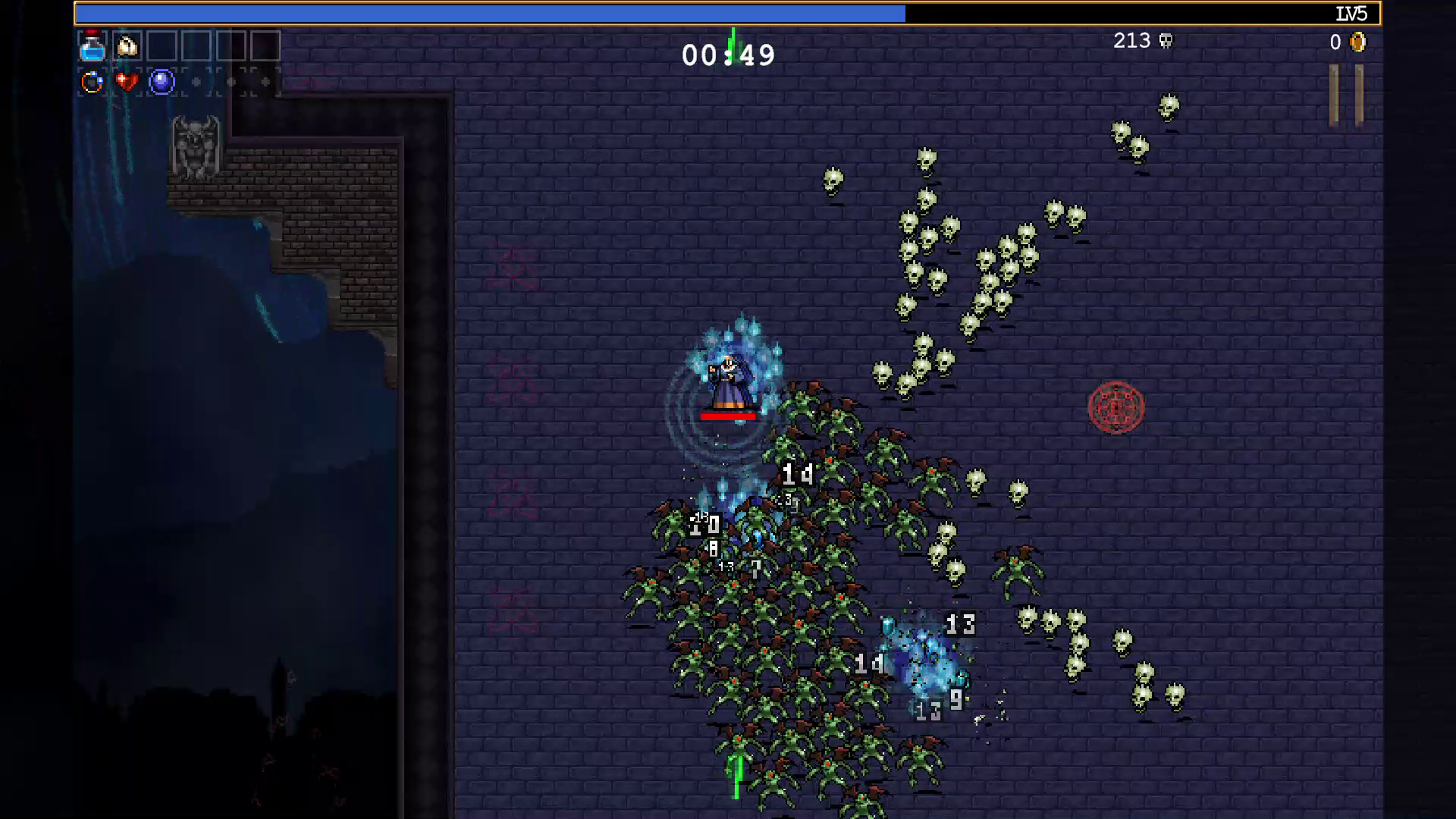Click the orange ring passive item
The height and width of the screenshot is (819, 1456).
pyautogui.click(x=93, y=82)
